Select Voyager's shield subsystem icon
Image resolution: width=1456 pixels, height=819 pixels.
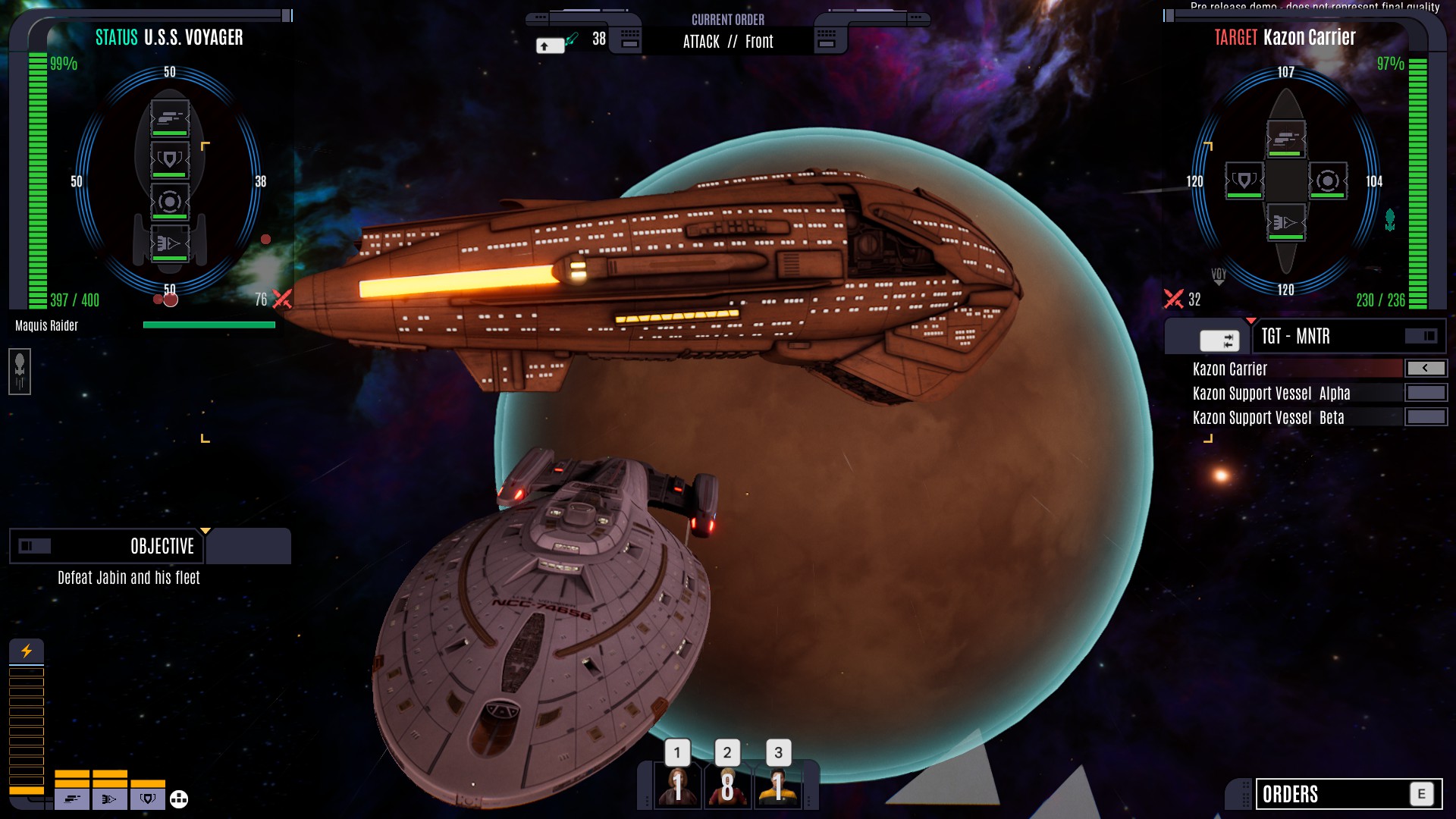169,160
